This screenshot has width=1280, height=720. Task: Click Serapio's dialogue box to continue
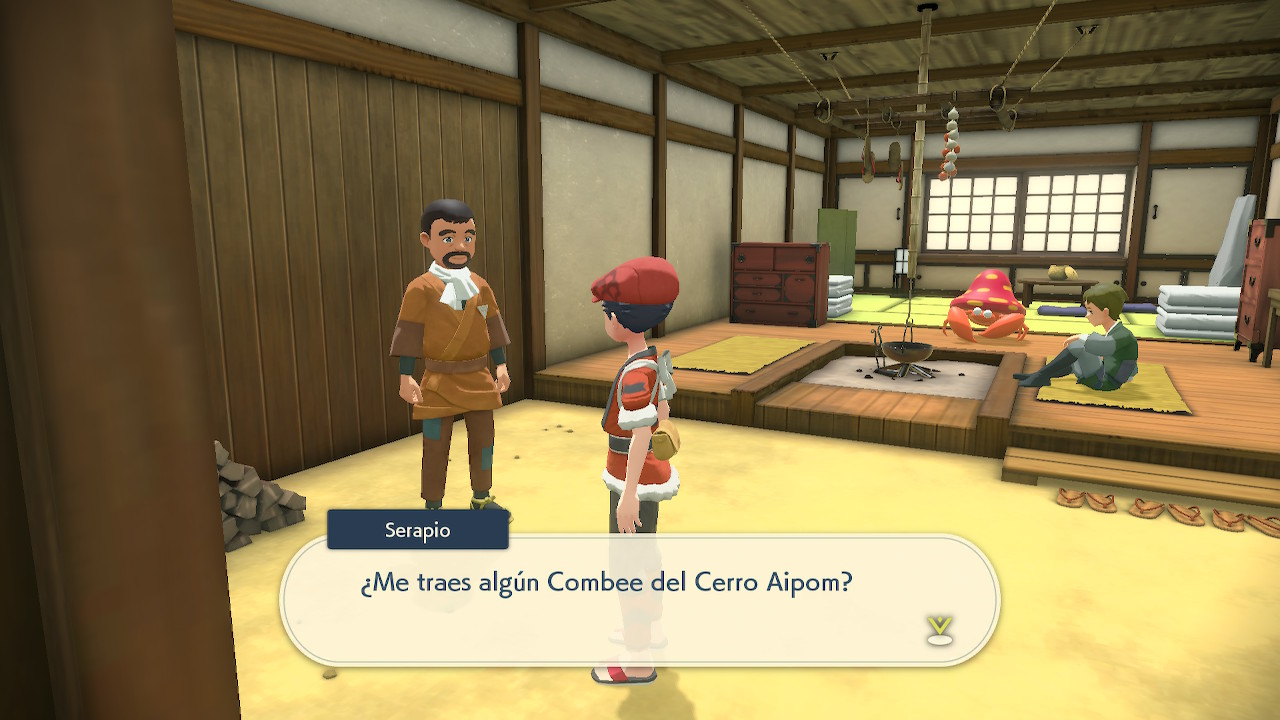tap(640, 598)
